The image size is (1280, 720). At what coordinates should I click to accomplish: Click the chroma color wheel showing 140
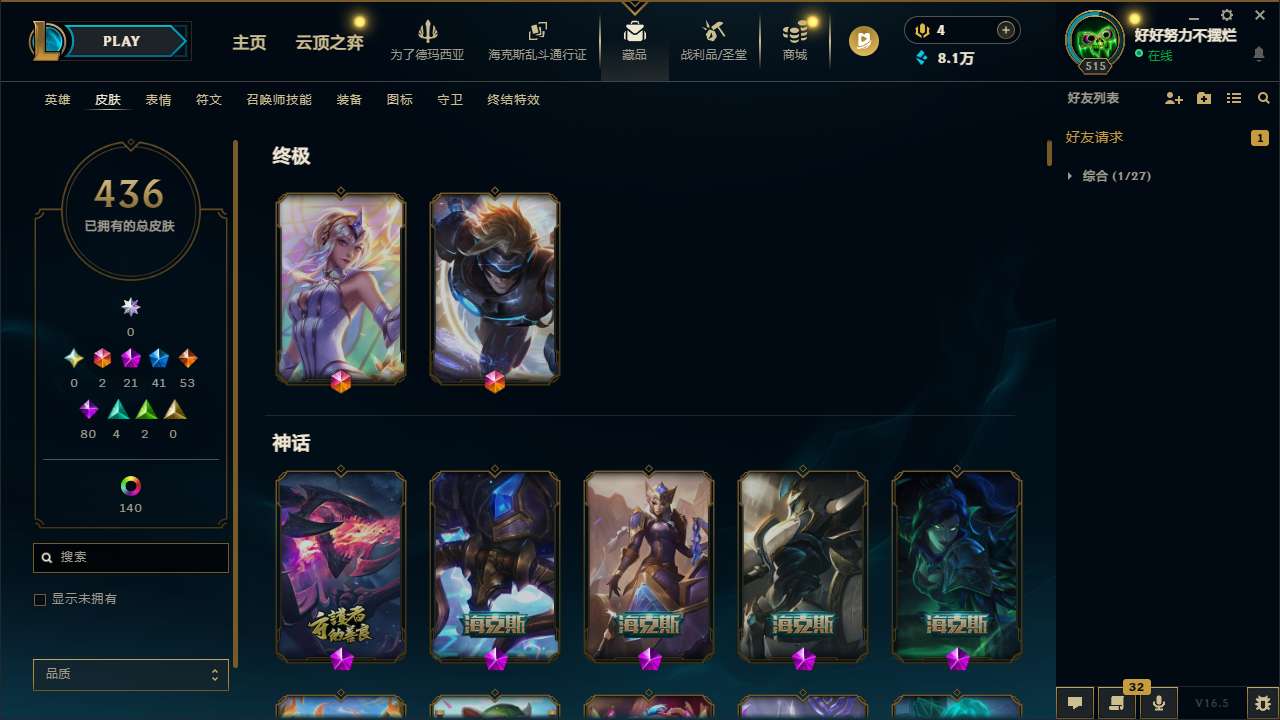130,487
